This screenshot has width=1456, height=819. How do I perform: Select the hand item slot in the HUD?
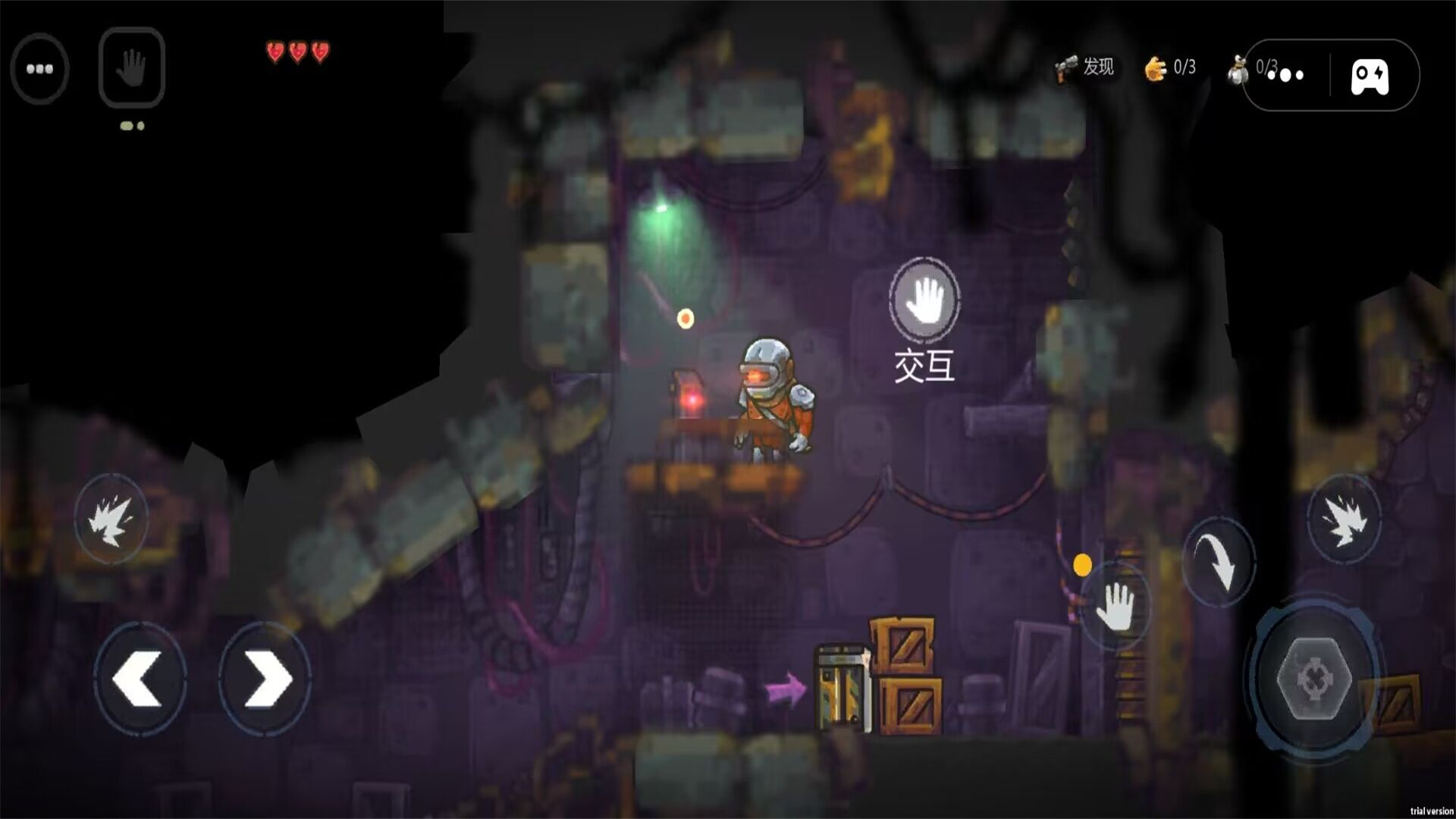[132, 67]
